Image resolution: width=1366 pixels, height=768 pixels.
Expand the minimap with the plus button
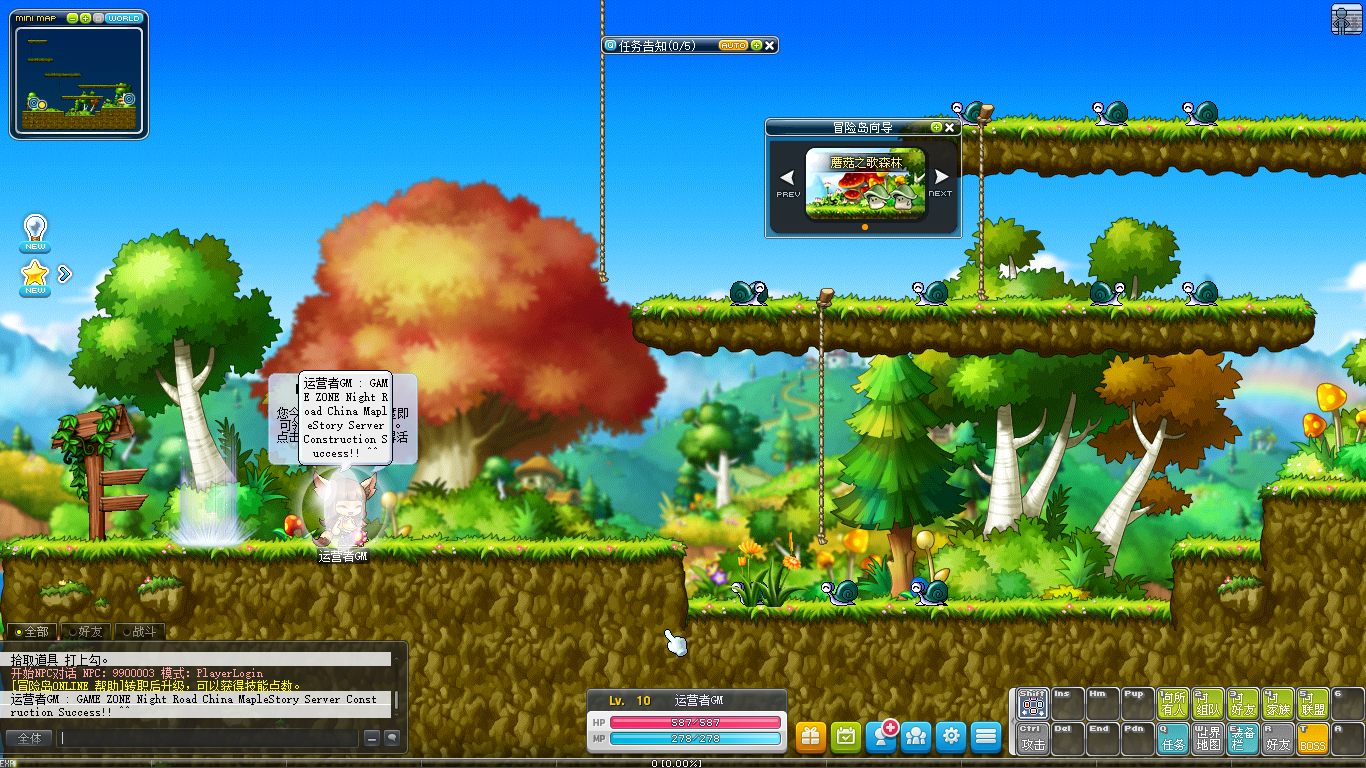[x=85, y=18]
